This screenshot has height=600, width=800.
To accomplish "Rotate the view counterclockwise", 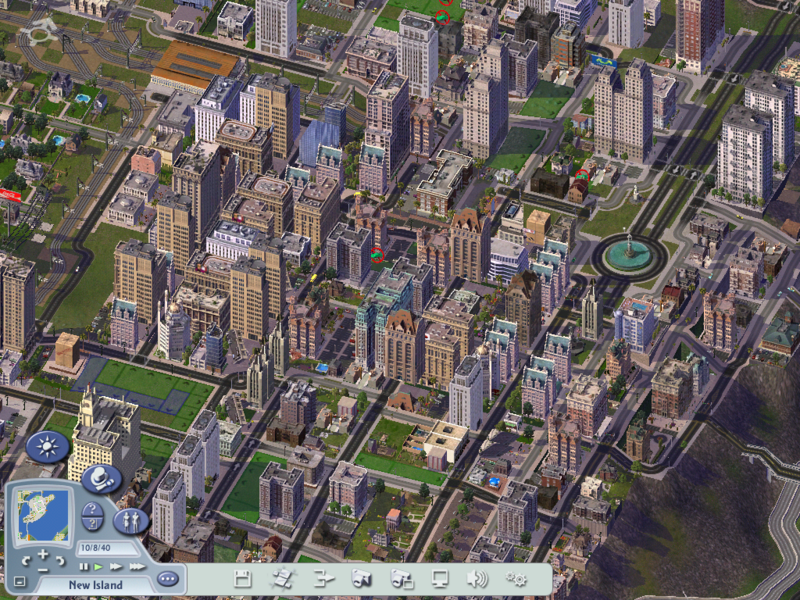I will [27, 558].
